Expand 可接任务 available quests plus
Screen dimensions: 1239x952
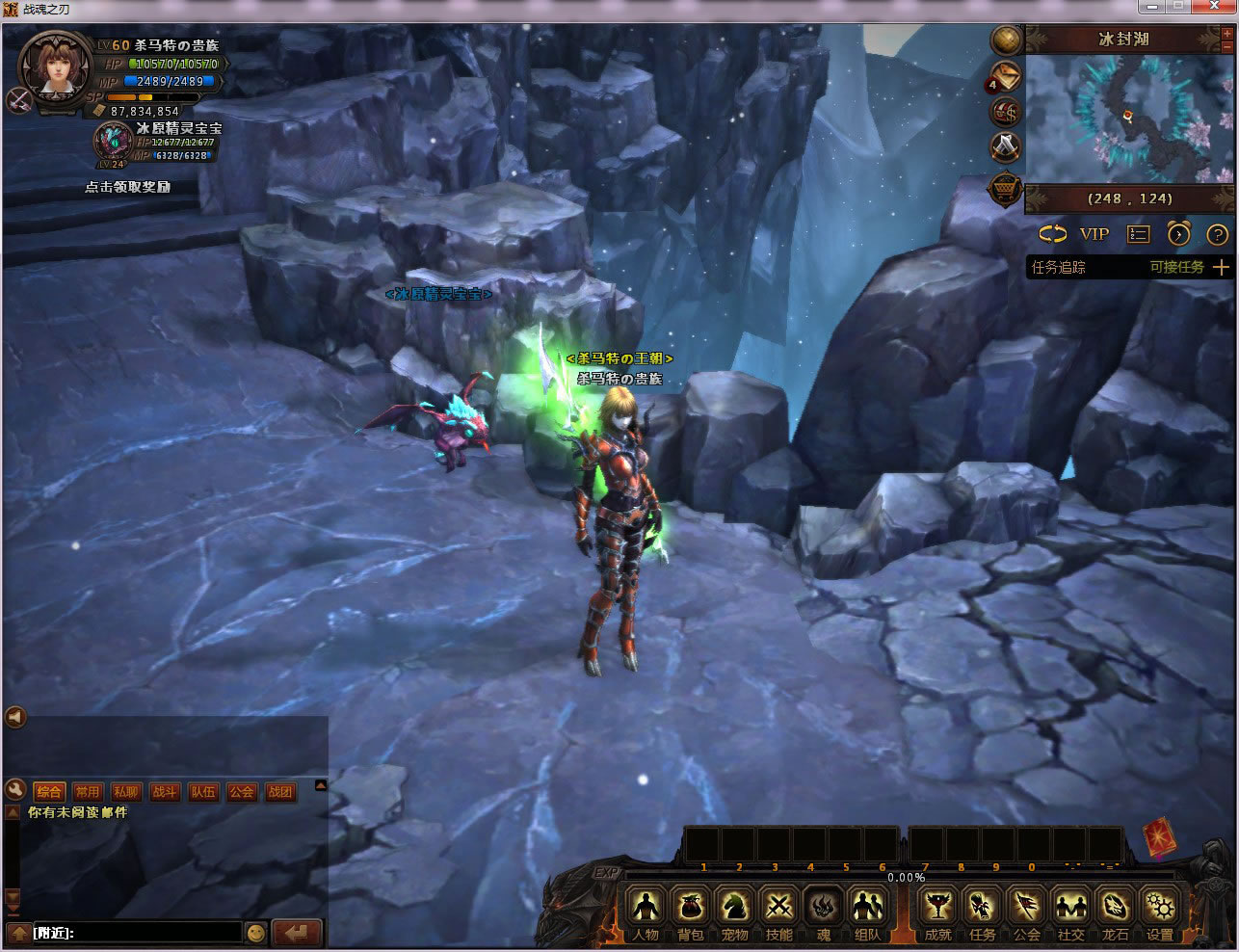(x=1221, y=267)
